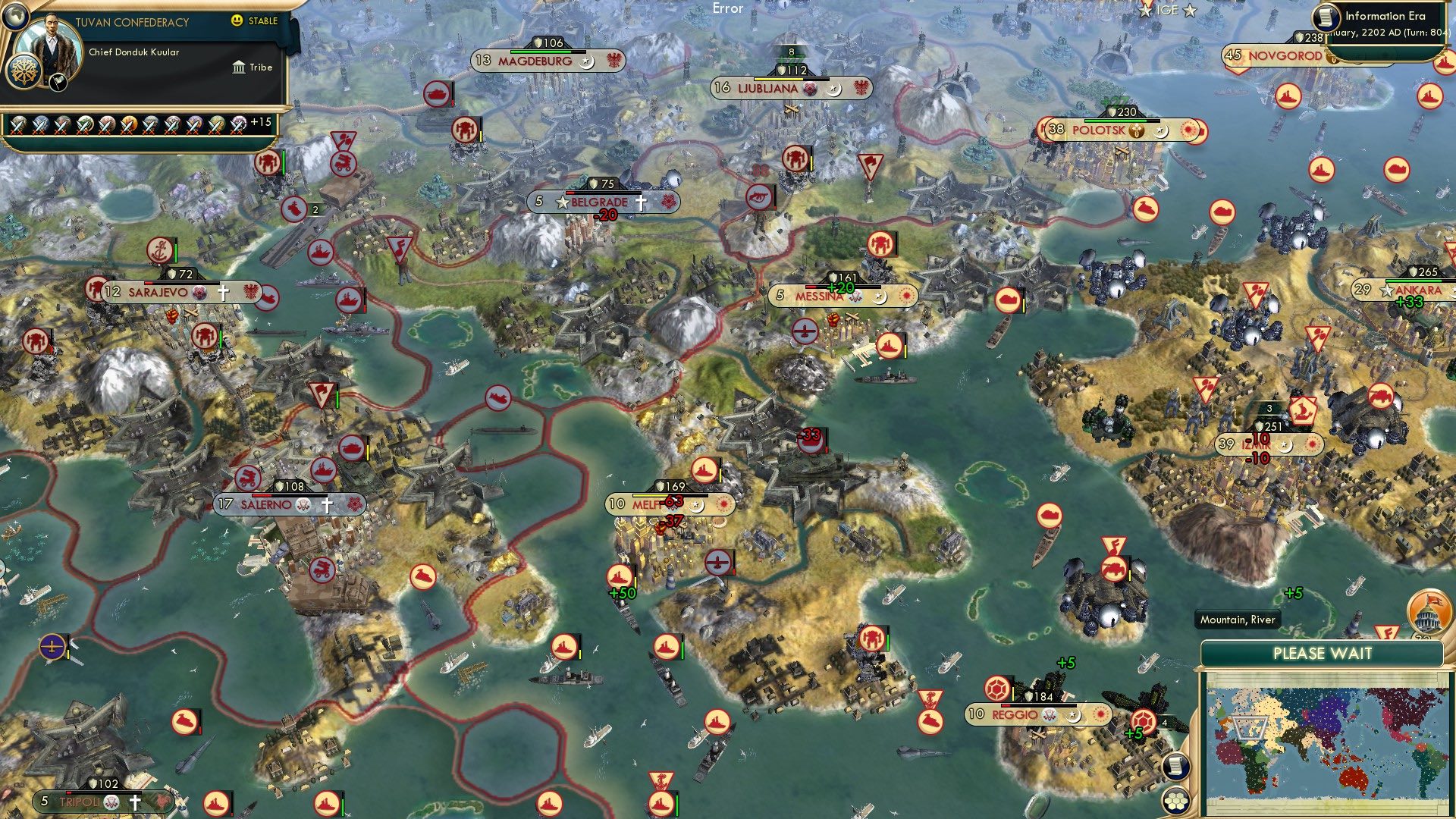Toggle the hex grid options button
The image size is (1456, 819).
point(1175,799)
